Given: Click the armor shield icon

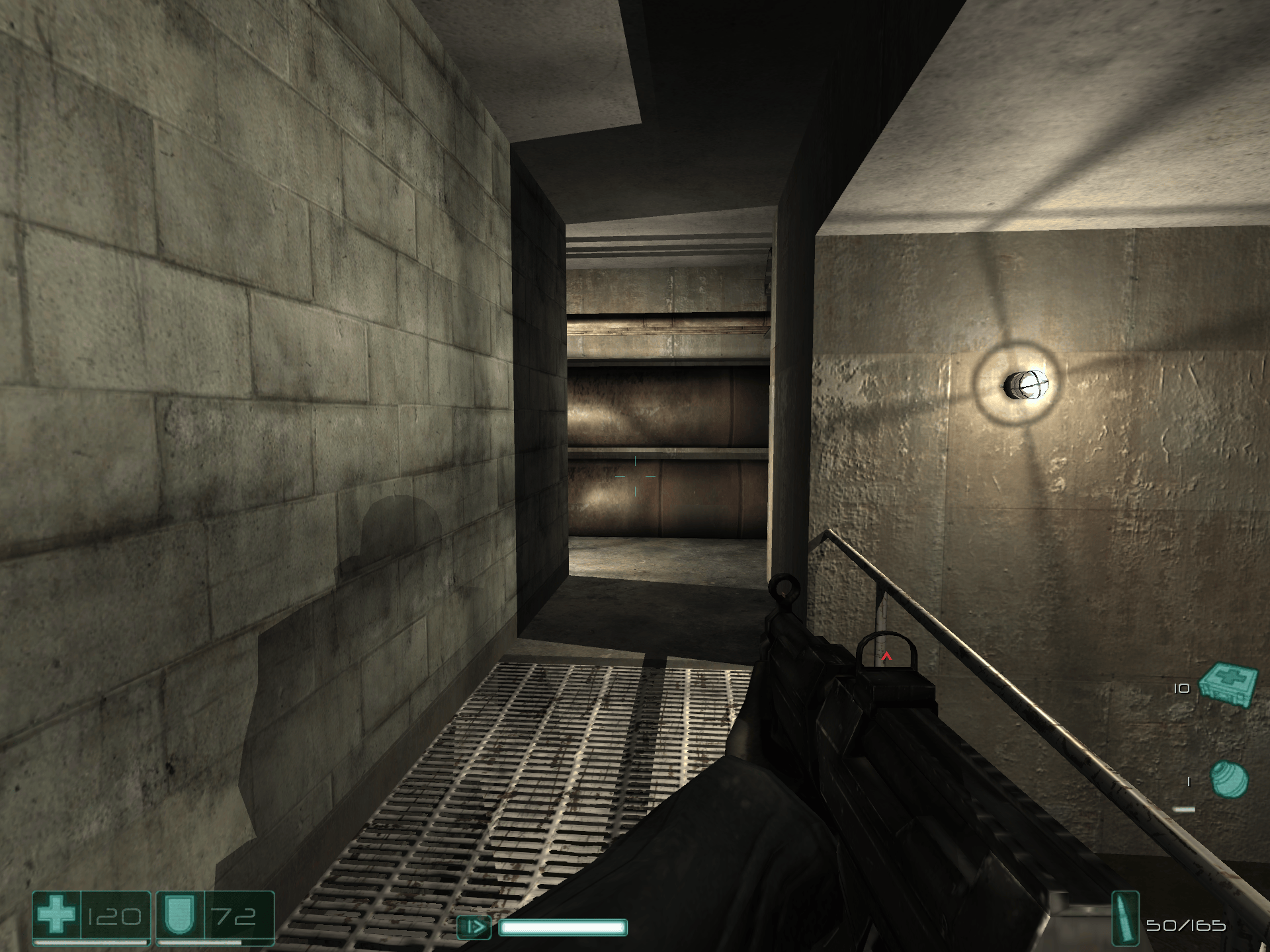Looking at the screenshot, I should tap(179, 916).
